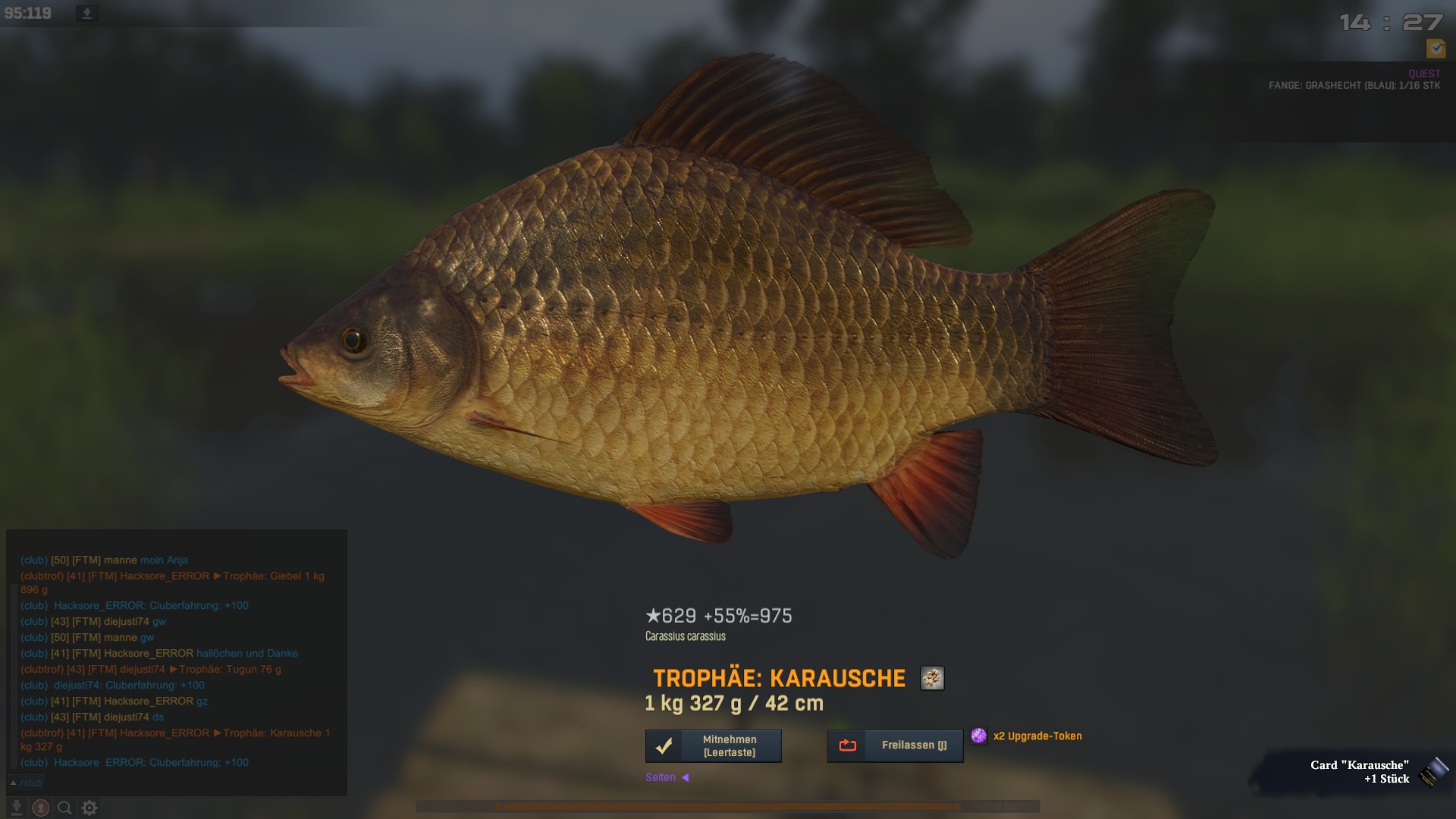The image size is (1456, 819).
Task: Open the Grashecht quest tracker
Action: click(x=1354, y=86)
